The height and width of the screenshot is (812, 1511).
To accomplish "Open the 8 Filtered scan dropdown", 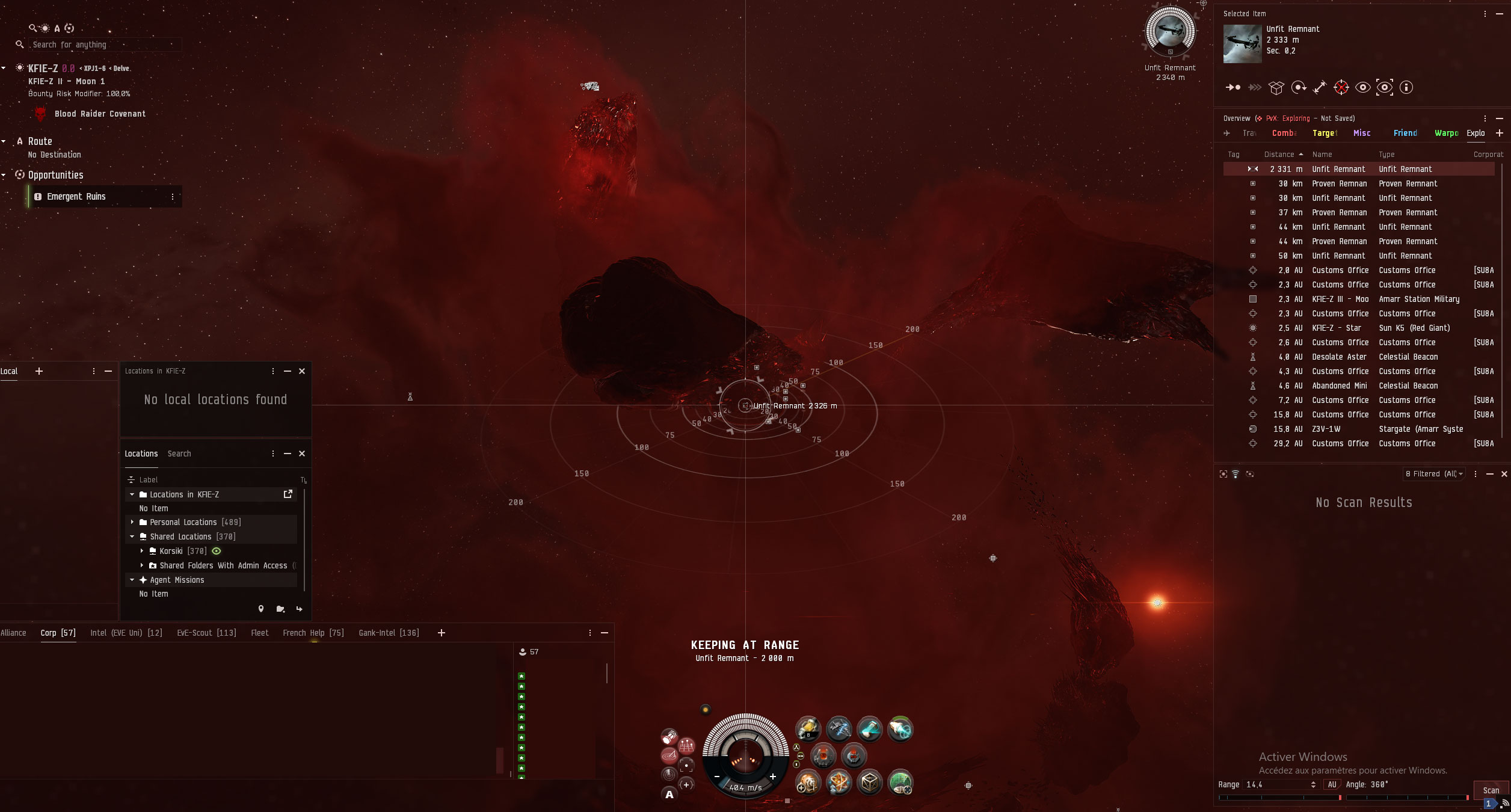I will point(1434,474).
